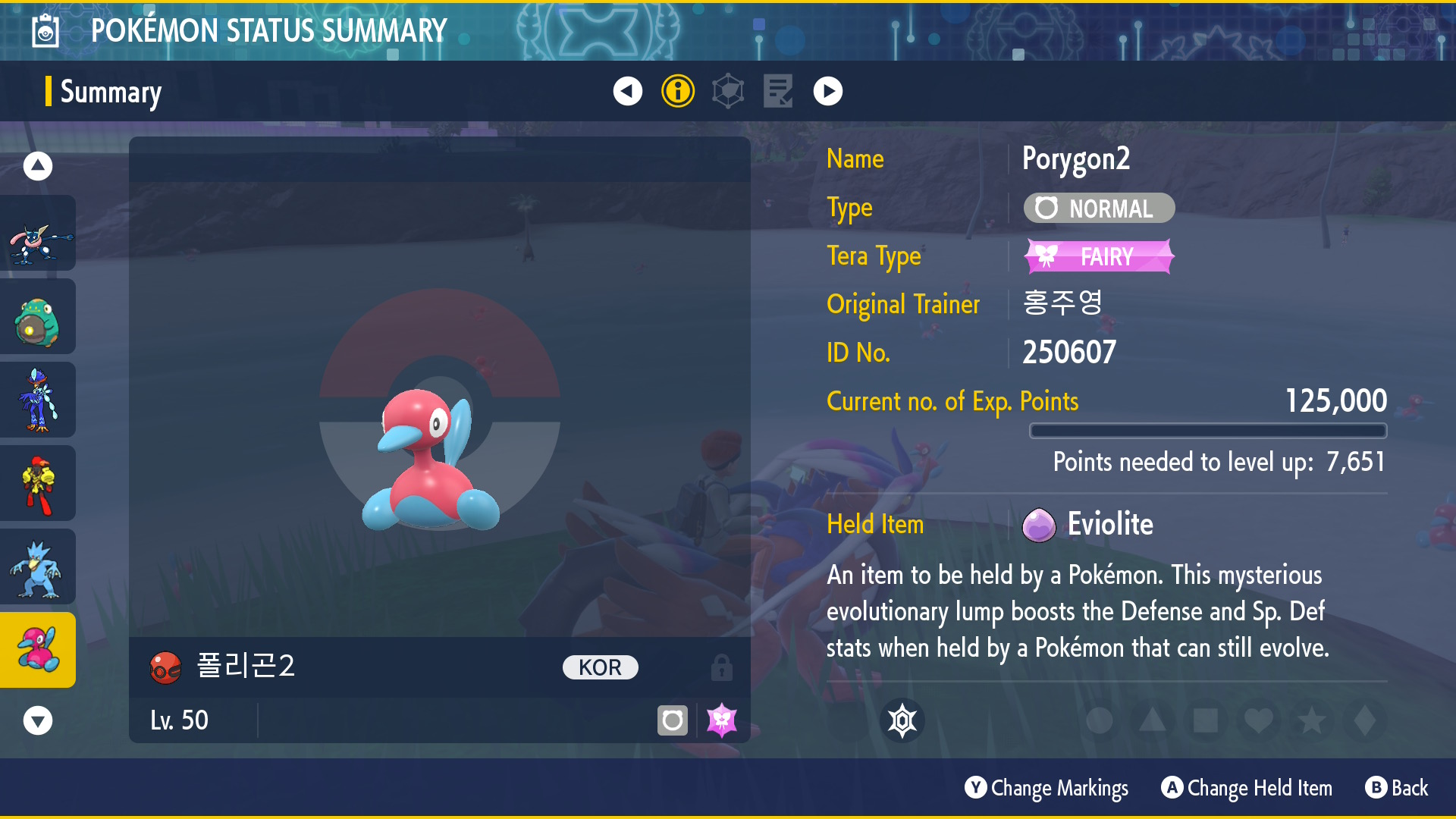Toggle the diamond marking
This screenshot has width=1456, height=819.
pos(1365,720)
